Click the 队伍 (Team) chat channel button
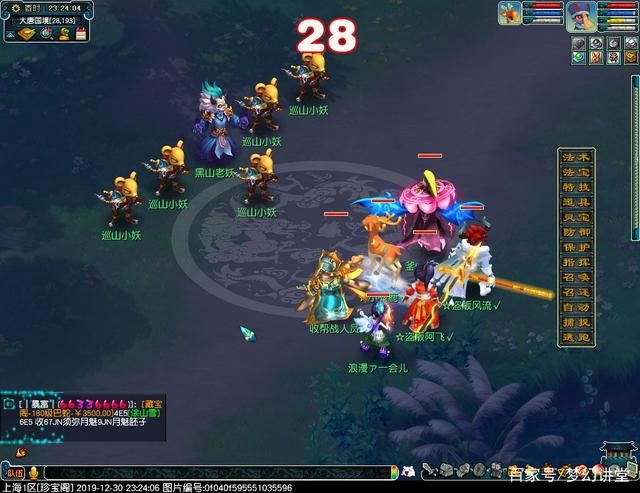Viewport: 640px width, 493px height. (14, 472)
